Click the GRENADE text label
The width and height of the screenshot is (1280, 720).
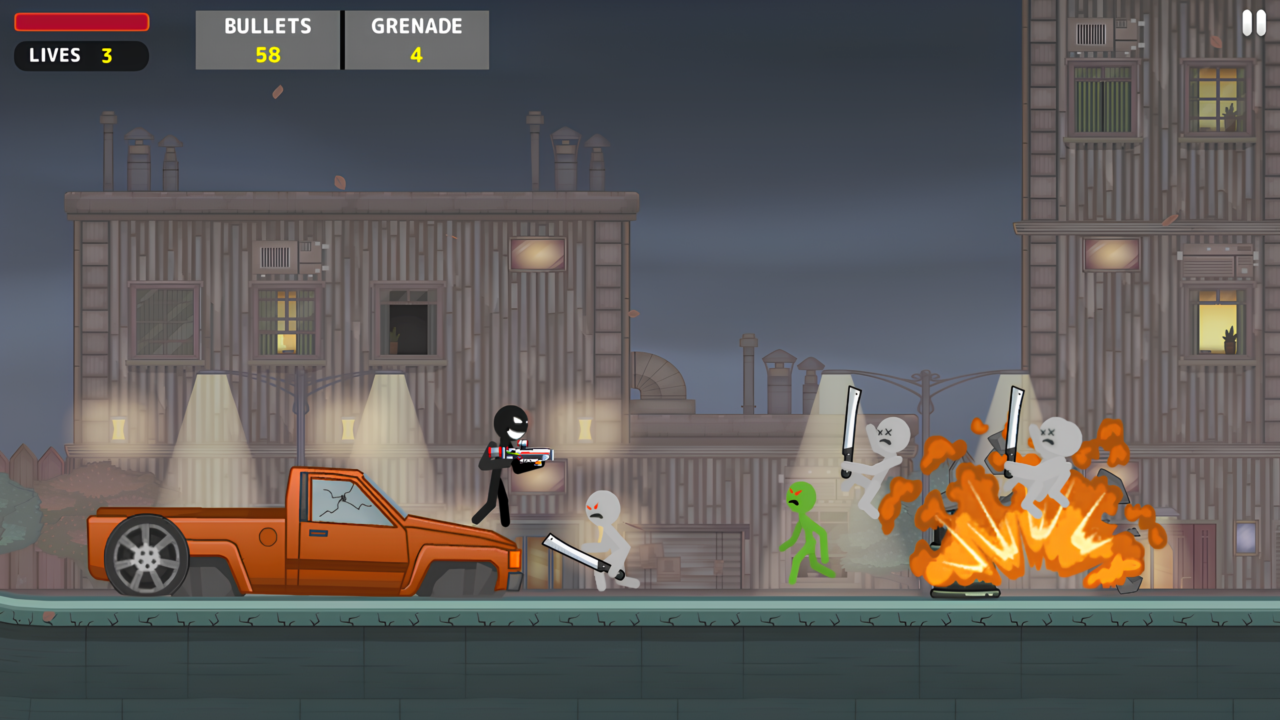click(417, 26)
